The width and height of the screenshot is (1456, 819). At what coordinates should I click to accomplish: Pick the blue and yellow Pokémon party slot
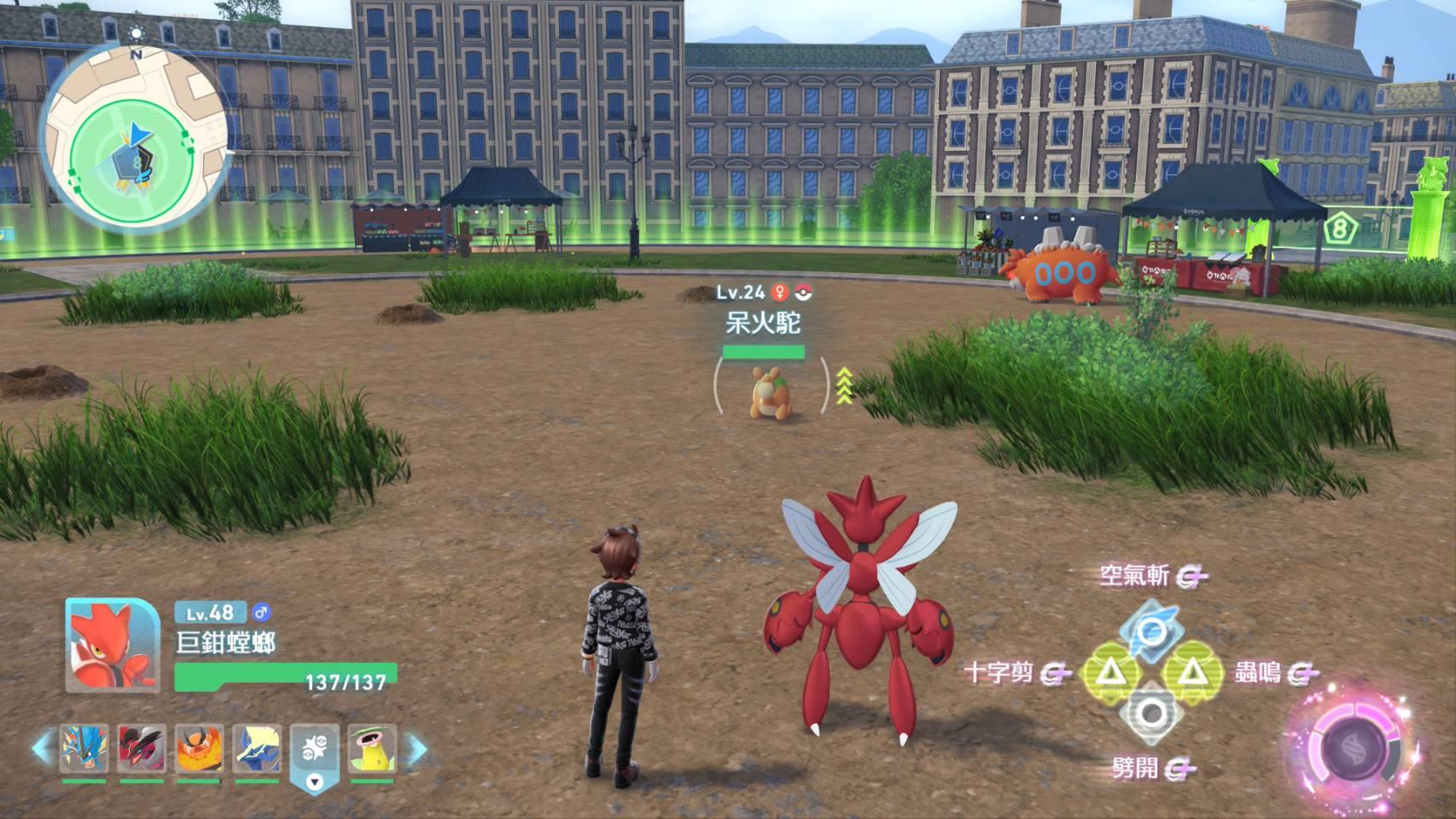click(257, 748)
